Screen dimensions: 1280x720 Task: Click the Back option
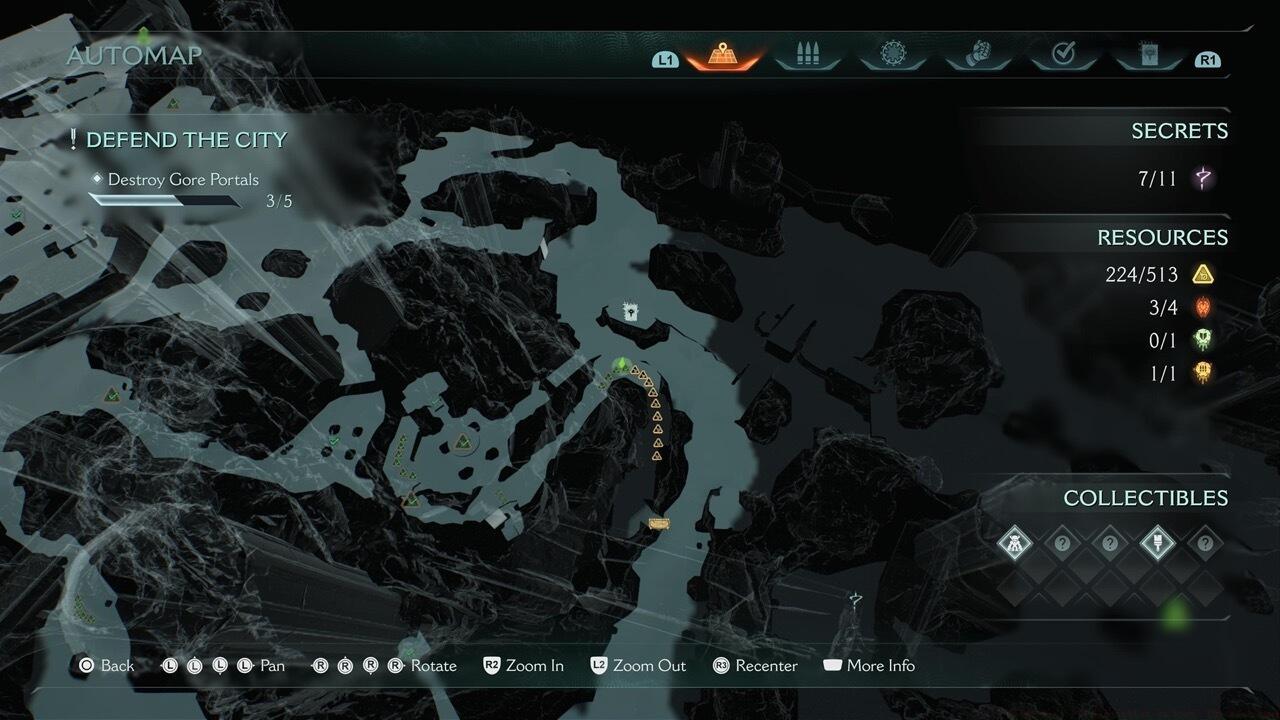106,666
